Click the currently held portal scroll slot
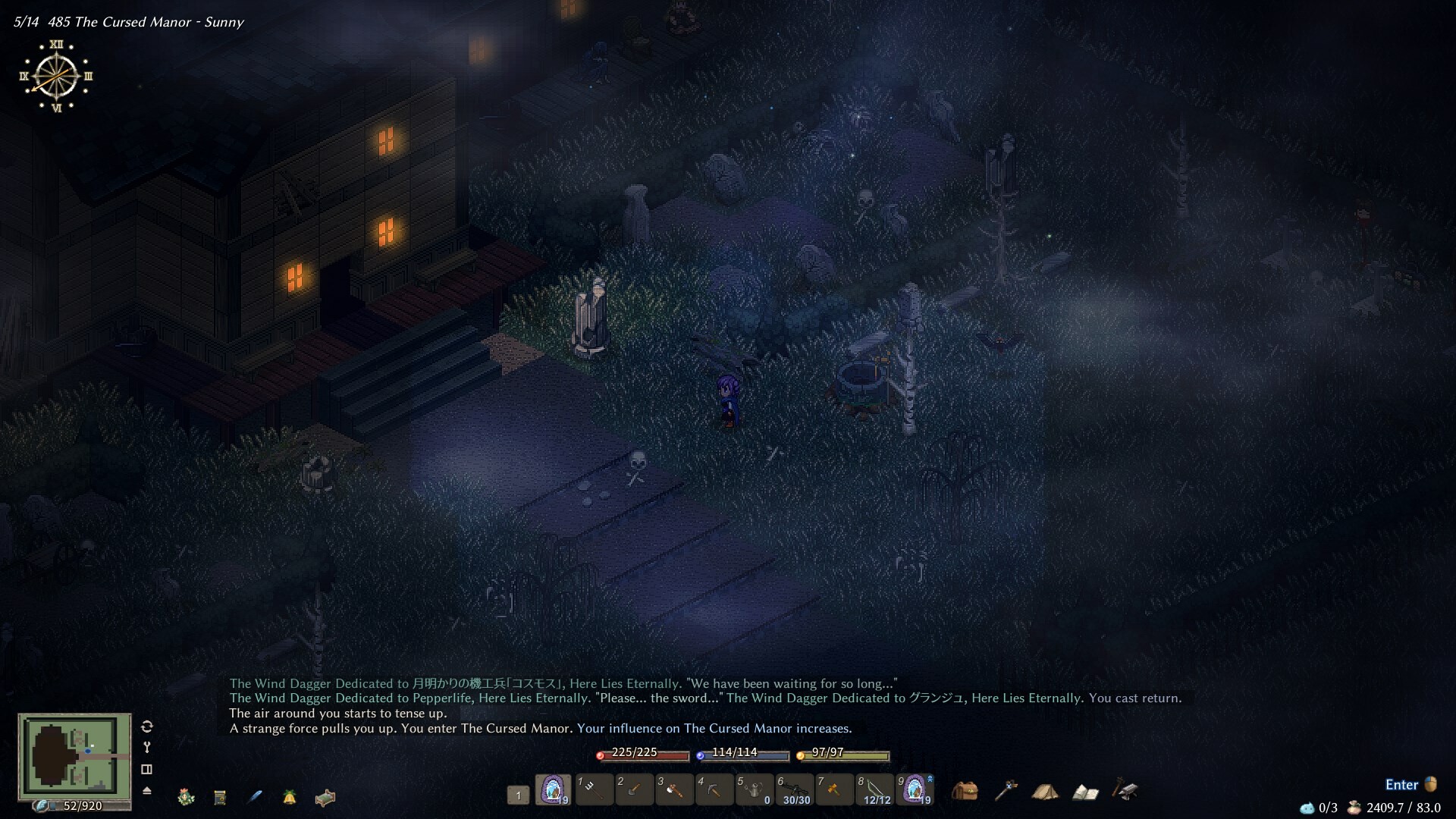Viewport: 1456px width, 819px height. click(x=554, y=790)
